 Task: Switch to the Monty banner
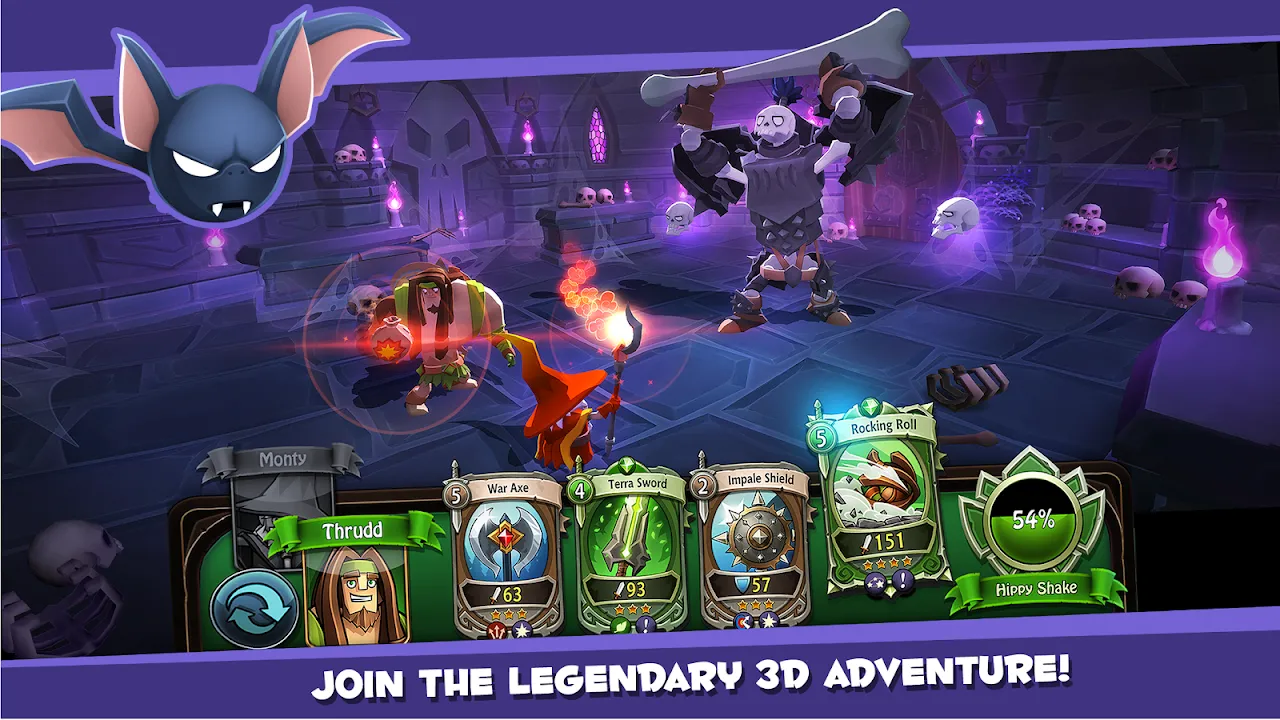(x=283, y=458)
